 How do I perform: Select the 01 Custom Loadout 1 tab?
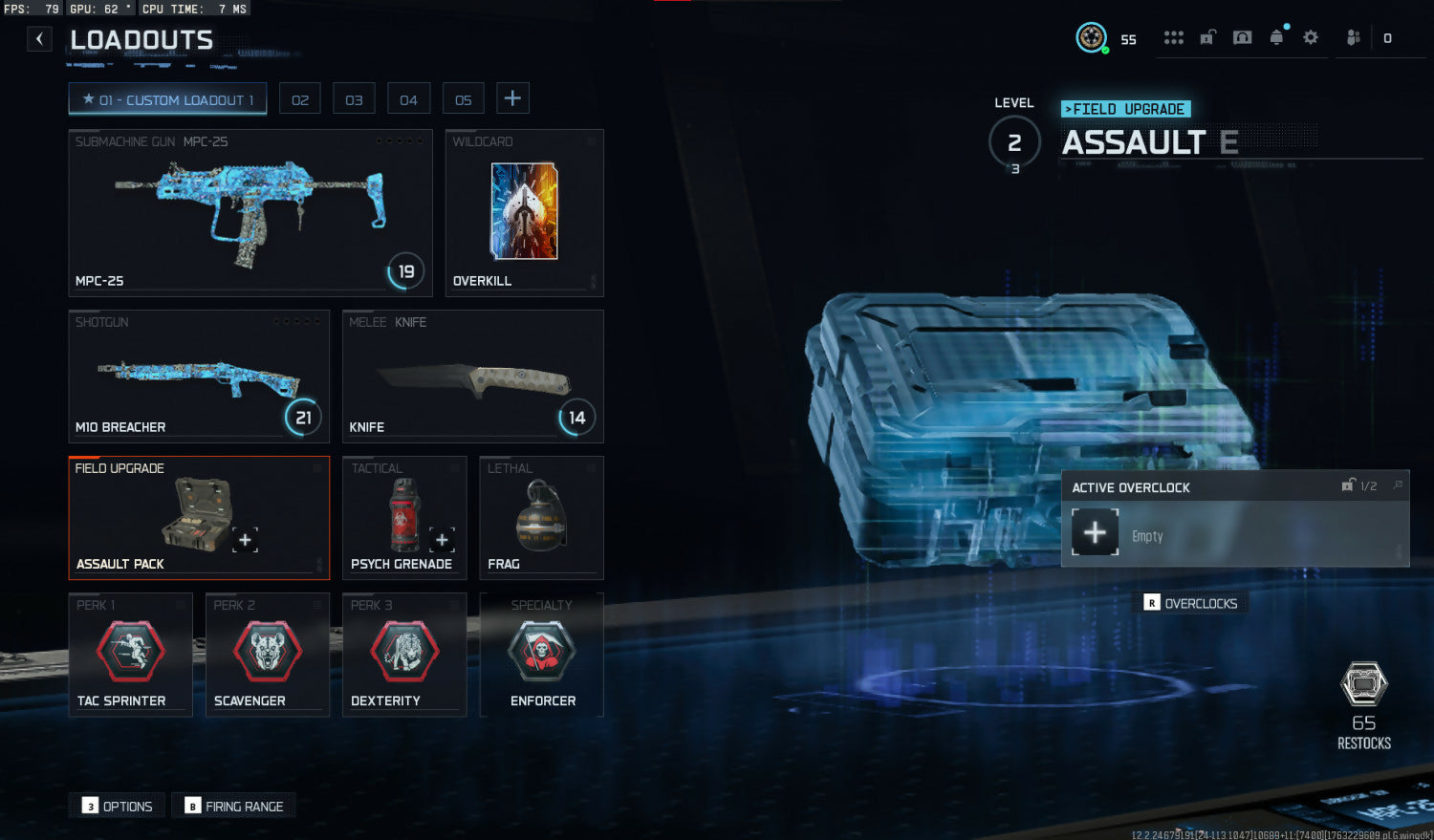click(x=167, y=99)
